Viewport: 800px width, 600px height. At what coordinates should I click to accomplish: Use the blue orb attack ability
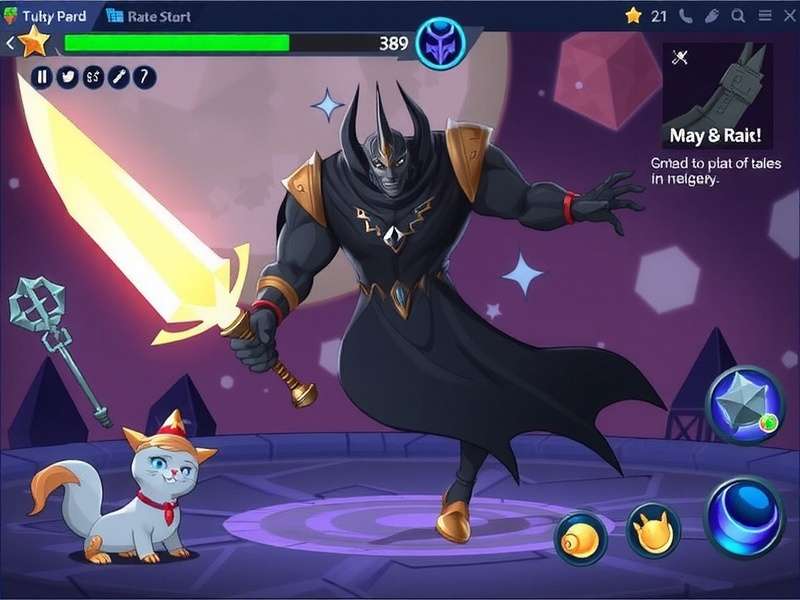click(x=744, y=515)
